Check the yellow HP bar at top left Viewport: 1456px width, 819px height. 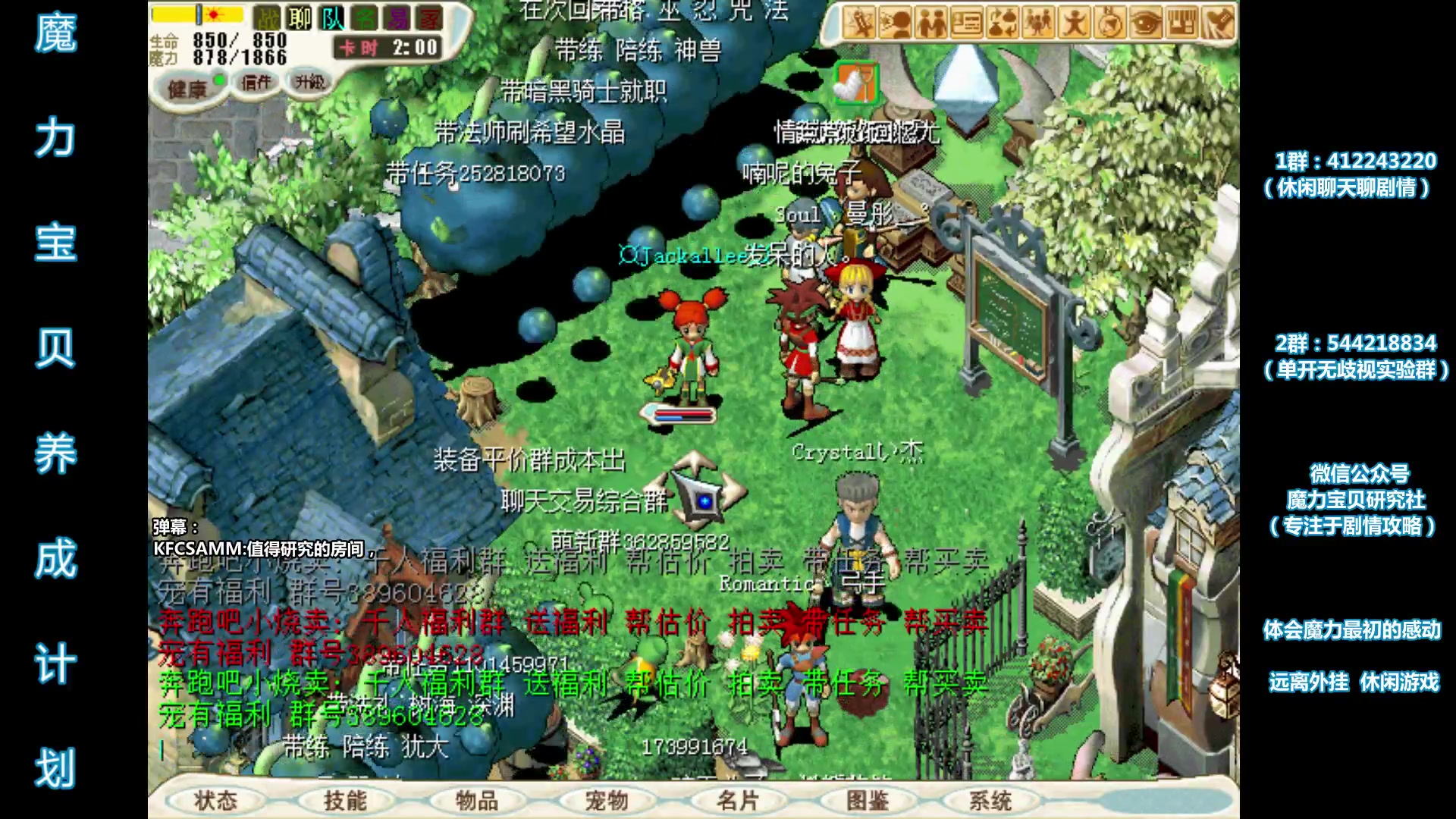tap(197, 14)
